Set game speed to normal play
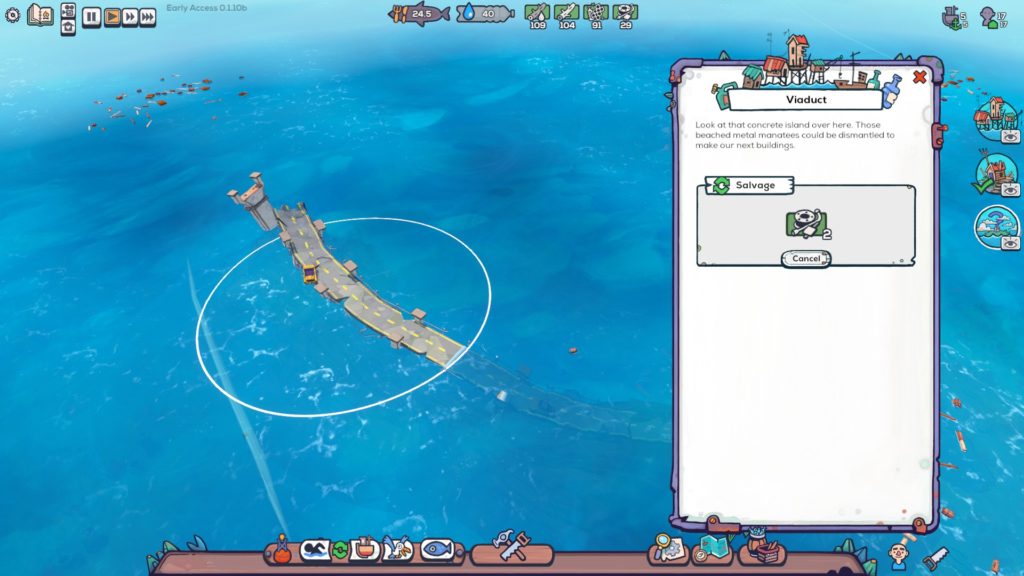Image resolution: width=1024 pixels, height=576 pixels. 111,16
